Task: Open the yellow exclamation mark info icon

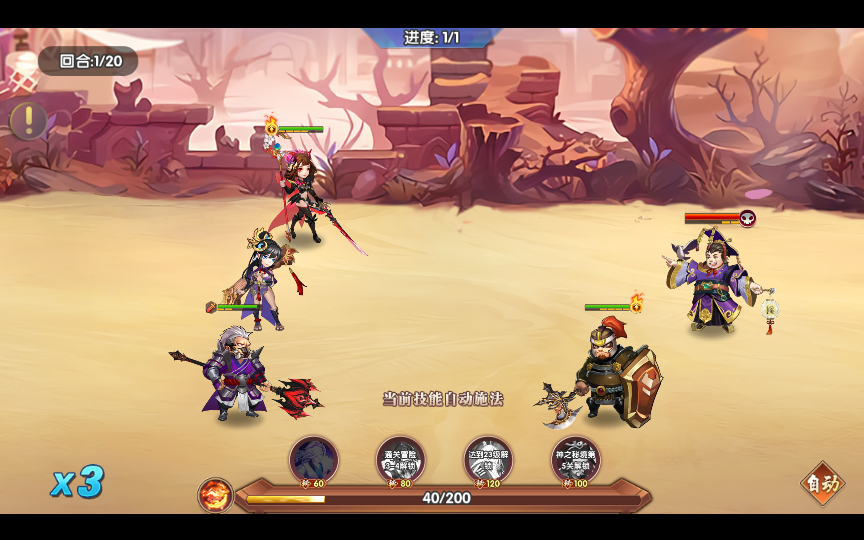Action: click(28, 121)
